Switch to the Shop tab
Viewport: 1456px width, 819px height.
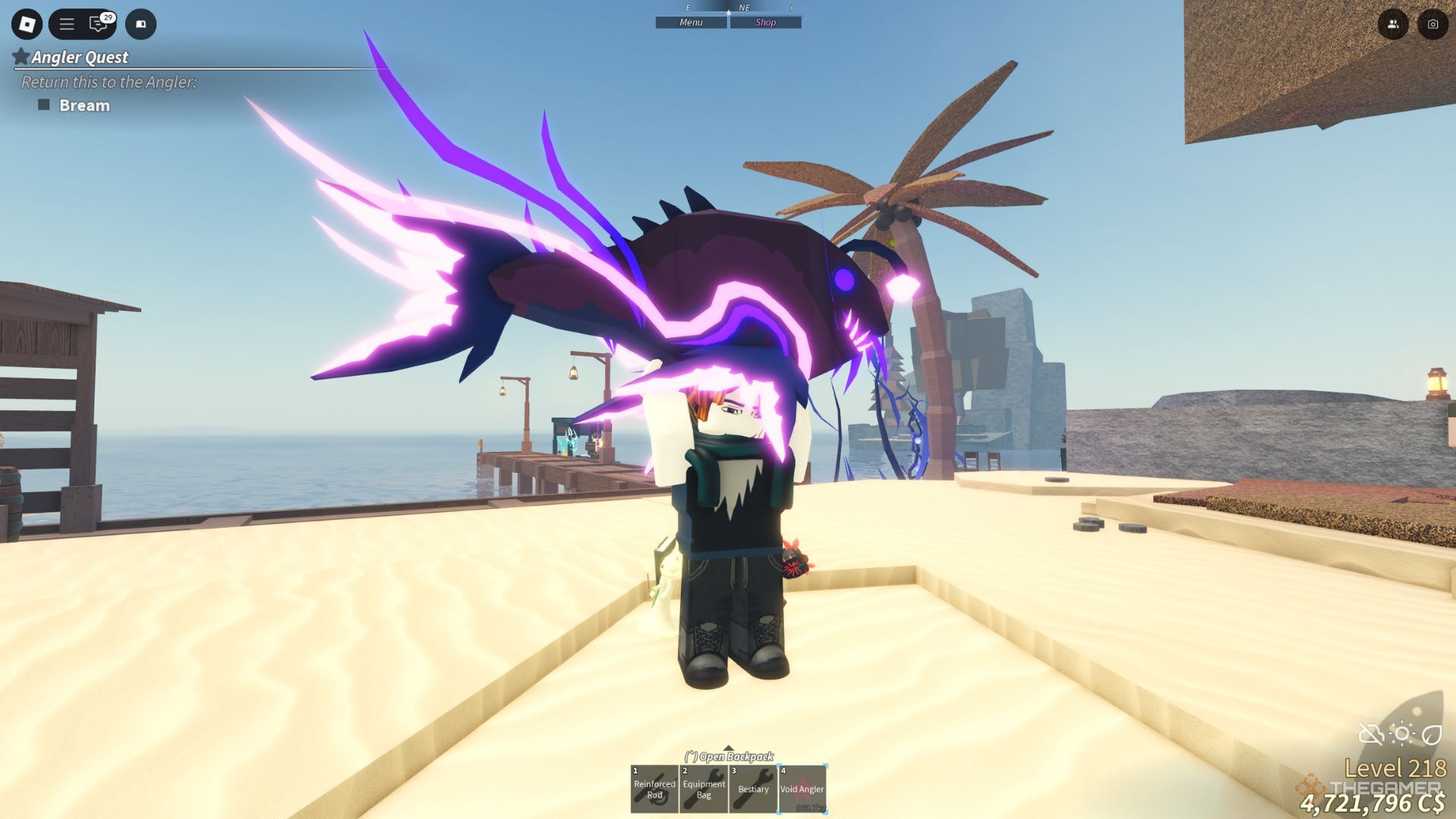pyautogui.click(x=765, y=22)
